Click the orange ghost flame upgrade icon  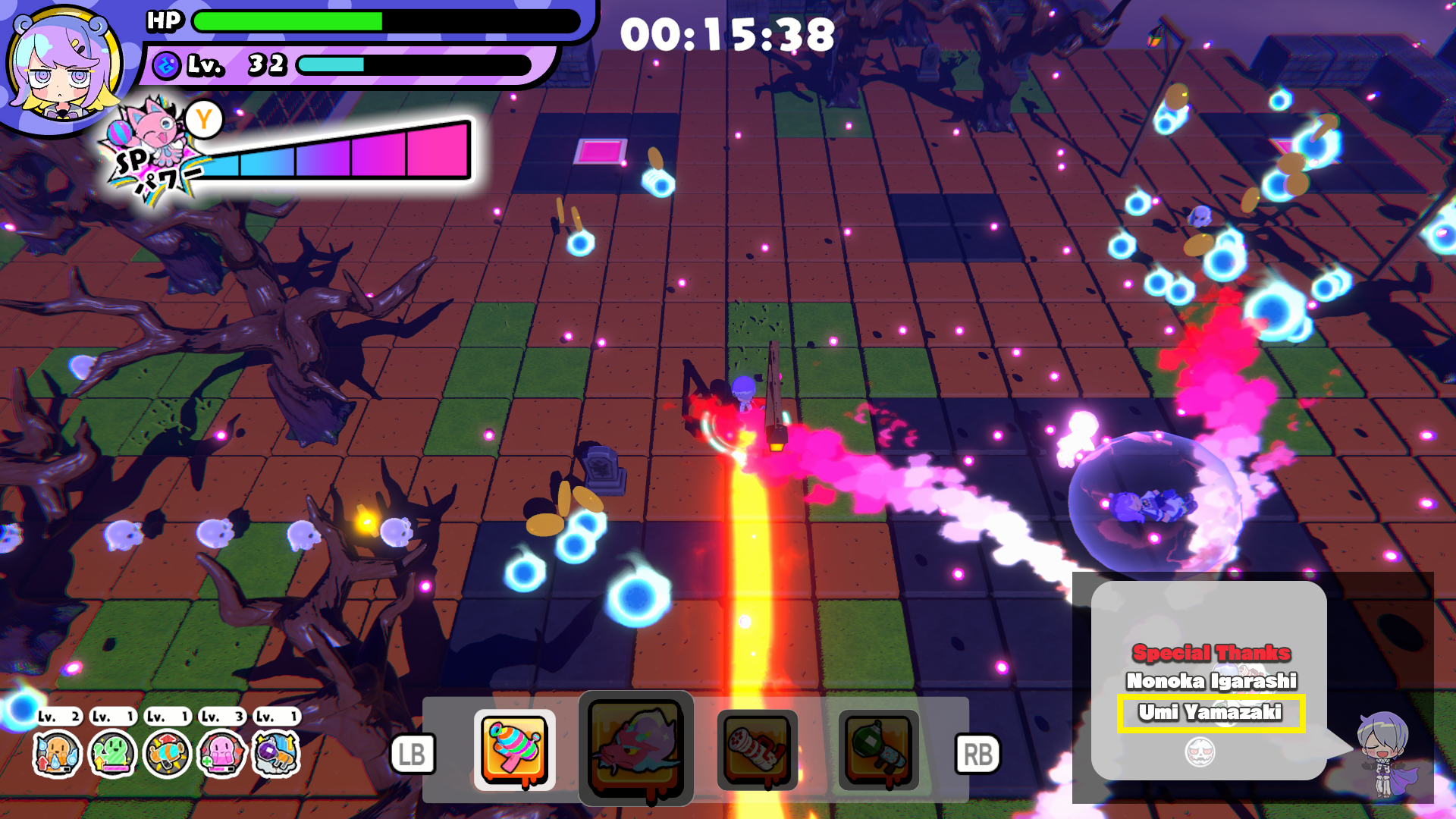[x=57, y=754]
